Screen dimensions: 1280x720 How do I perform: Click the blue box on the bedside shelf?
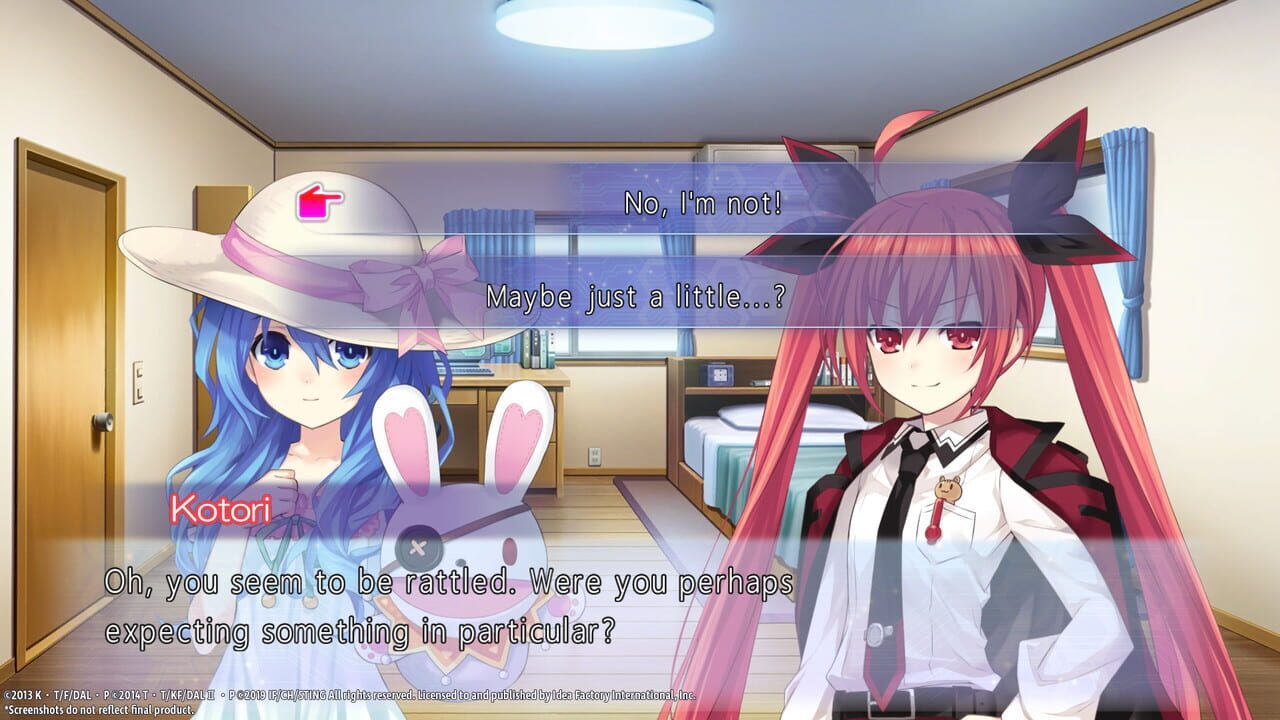(x=721, y=374)
